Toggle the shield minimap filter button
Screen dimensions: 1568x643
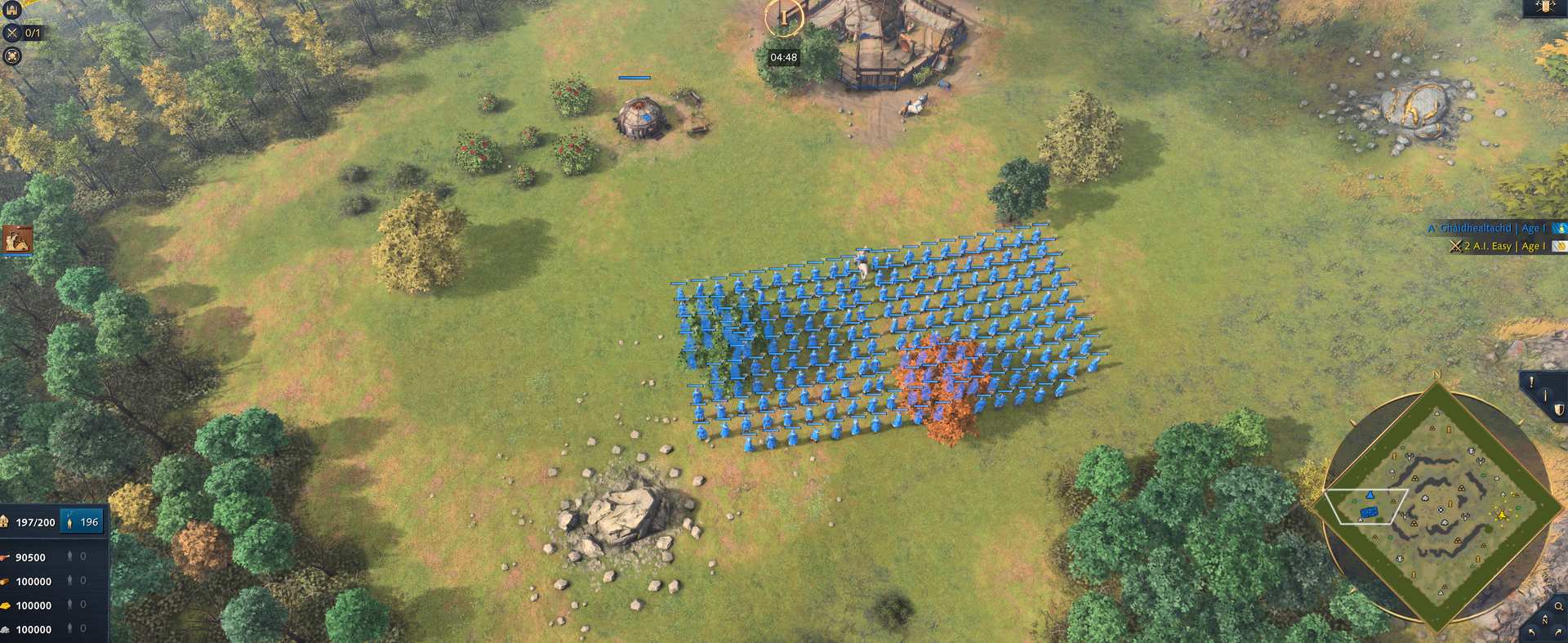1558,410
